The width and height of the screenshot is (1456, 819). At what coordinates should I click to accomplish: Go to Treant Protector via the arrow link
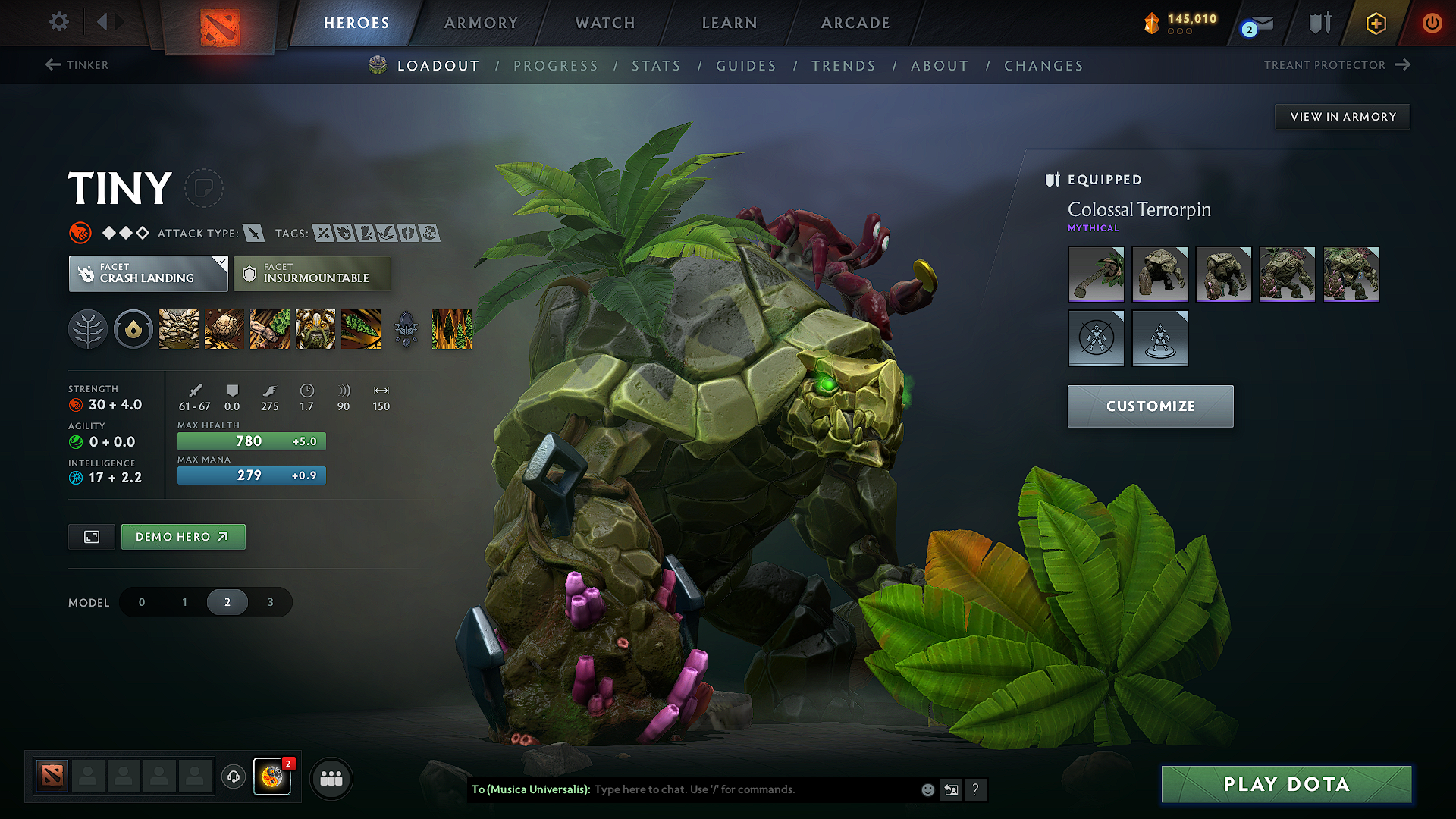[x=1337, y=65]
